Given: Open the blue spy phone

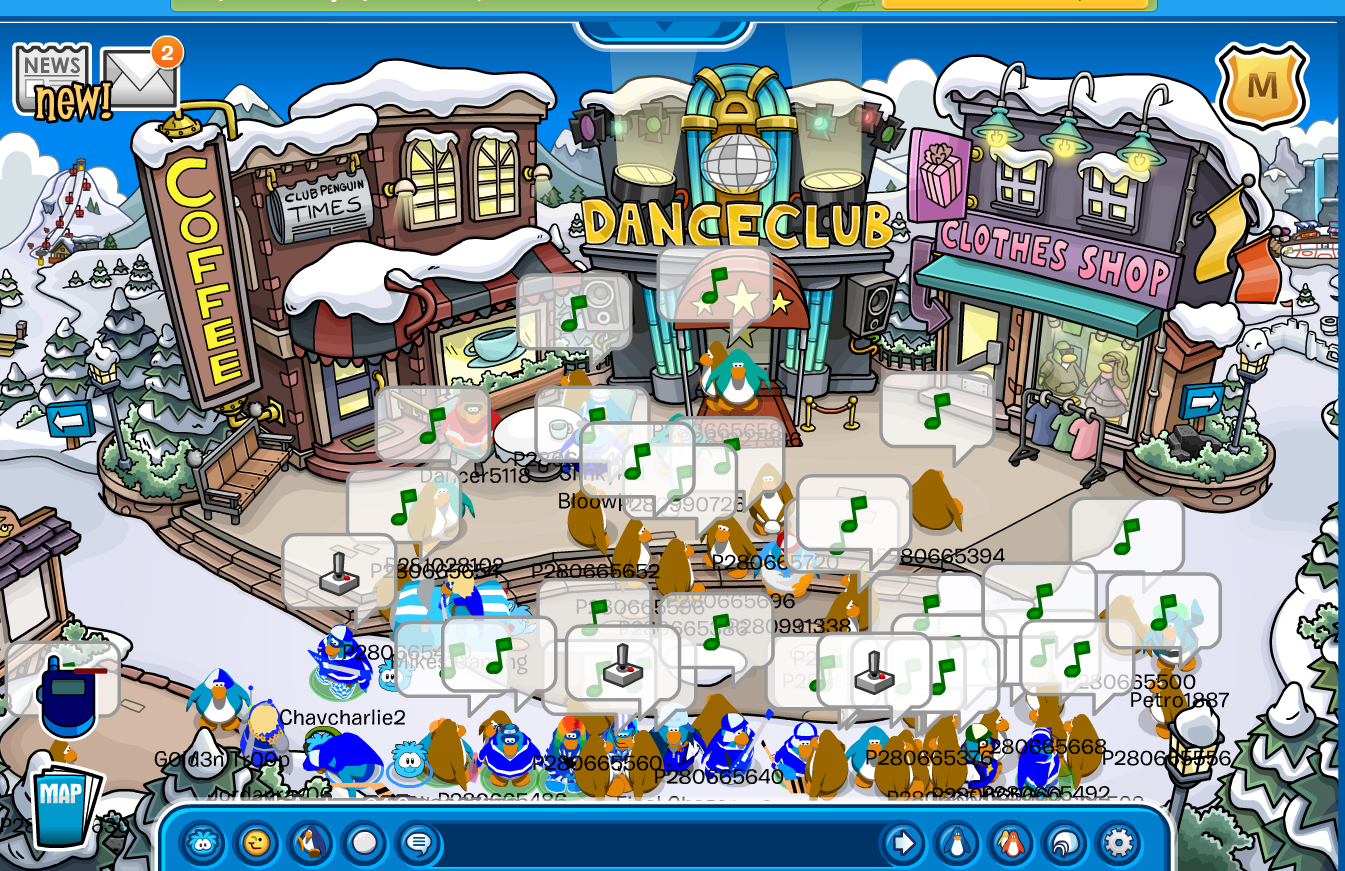Looking at the screenshot, I should click(x=68, y=695).
